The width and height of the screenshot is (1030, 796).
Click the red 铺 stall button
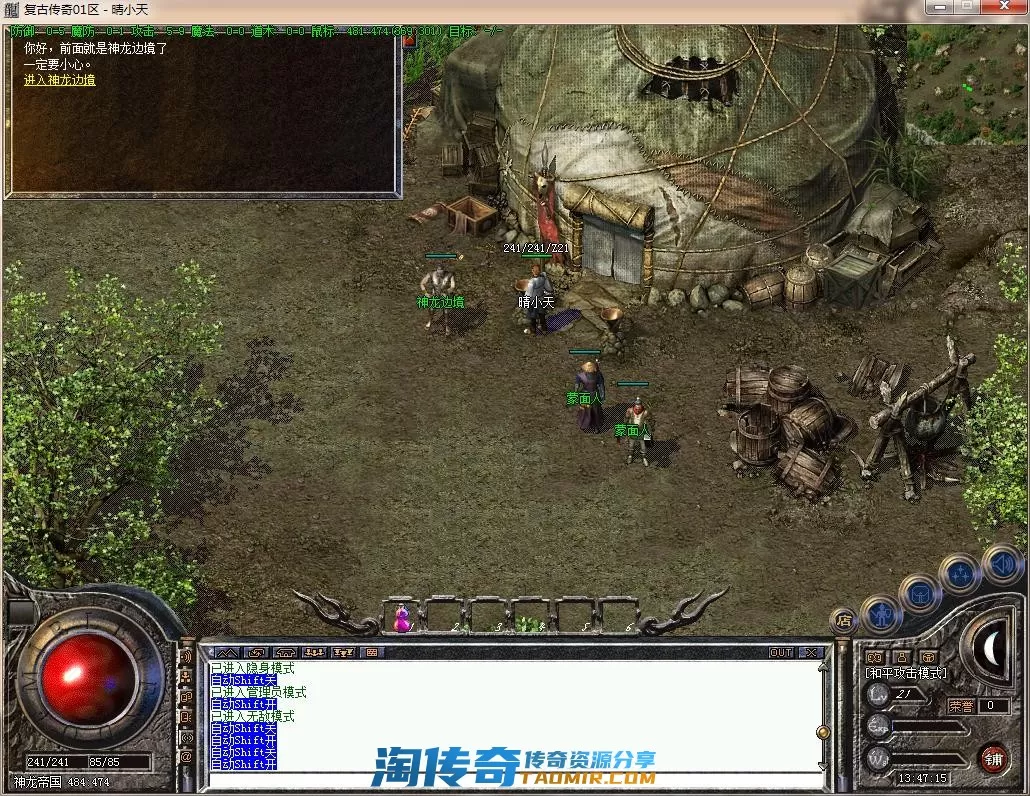[x=993, y=757]
